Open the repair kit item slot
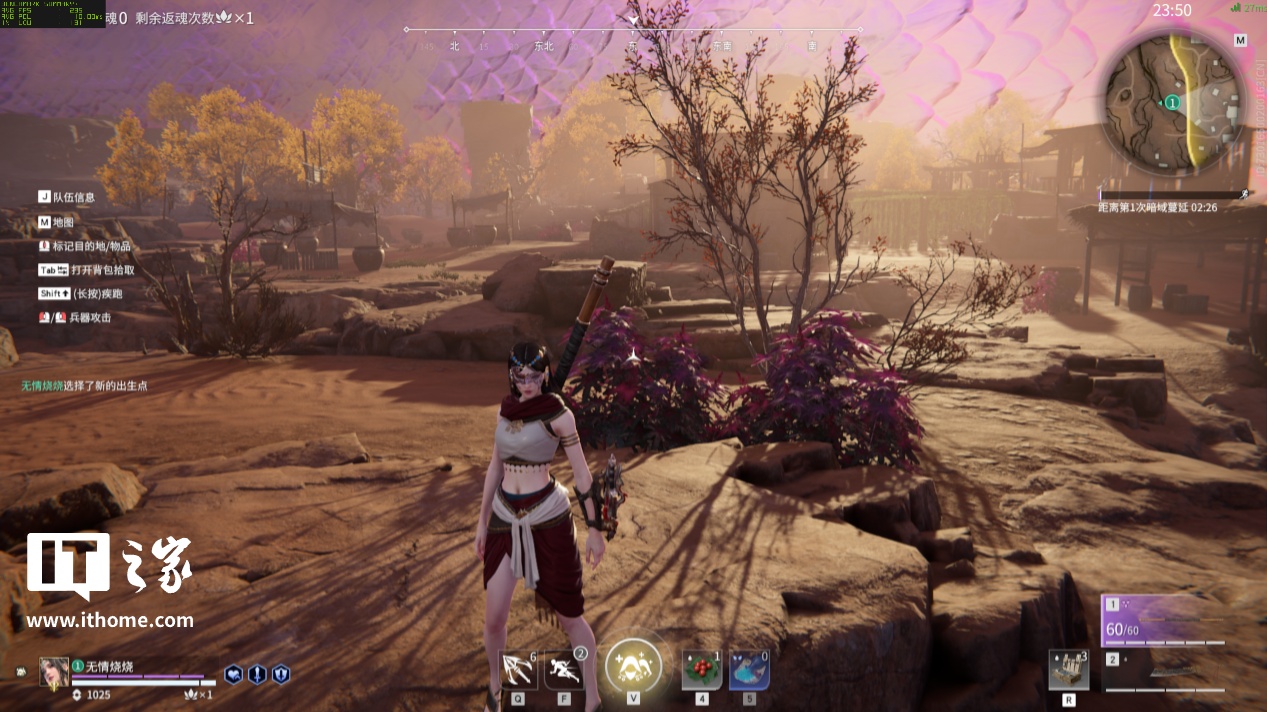Image resolution: width=1267 pixels, height=712 pixels. (1068, 669)
